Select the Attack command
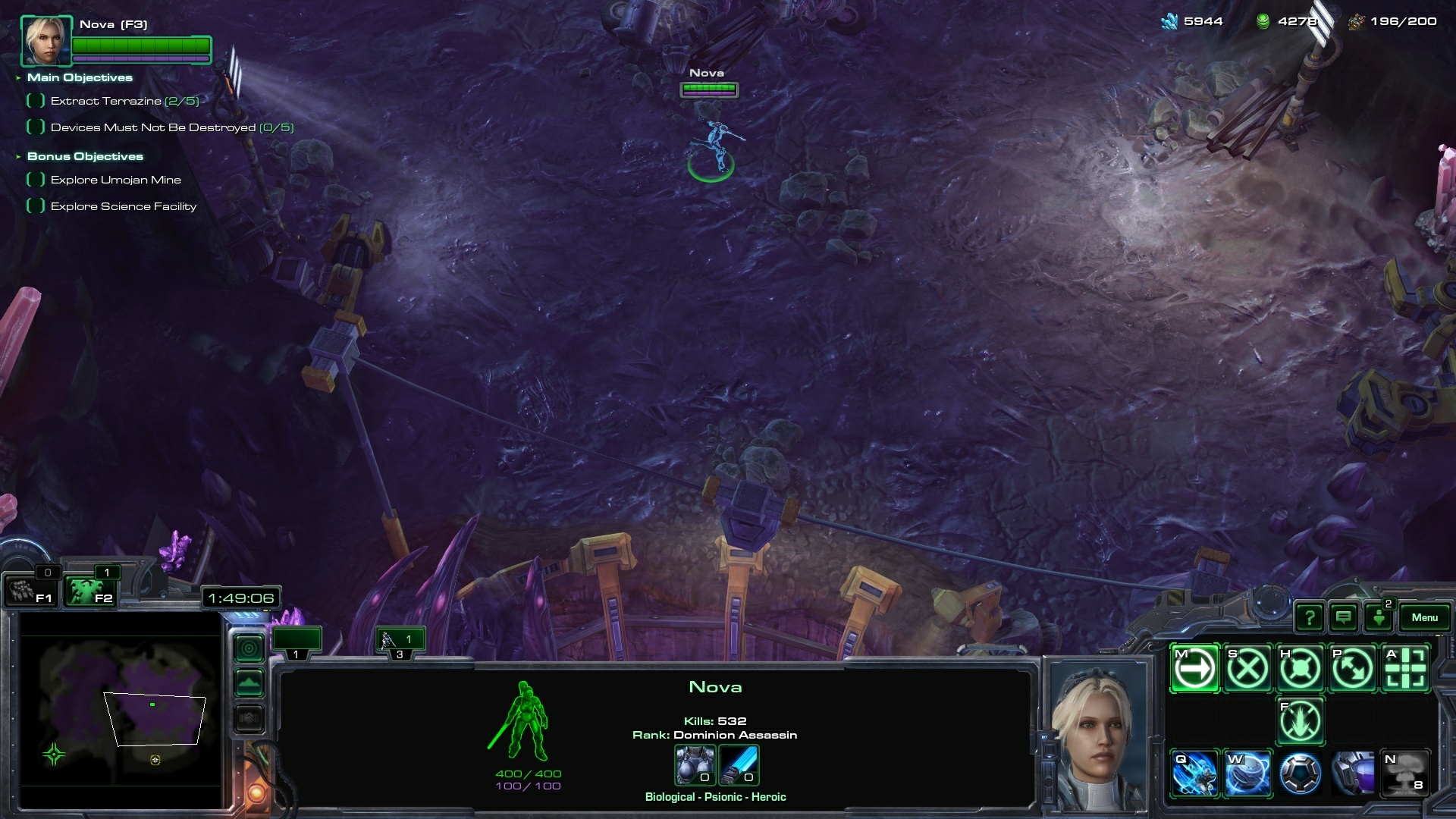 (1405, 668)
